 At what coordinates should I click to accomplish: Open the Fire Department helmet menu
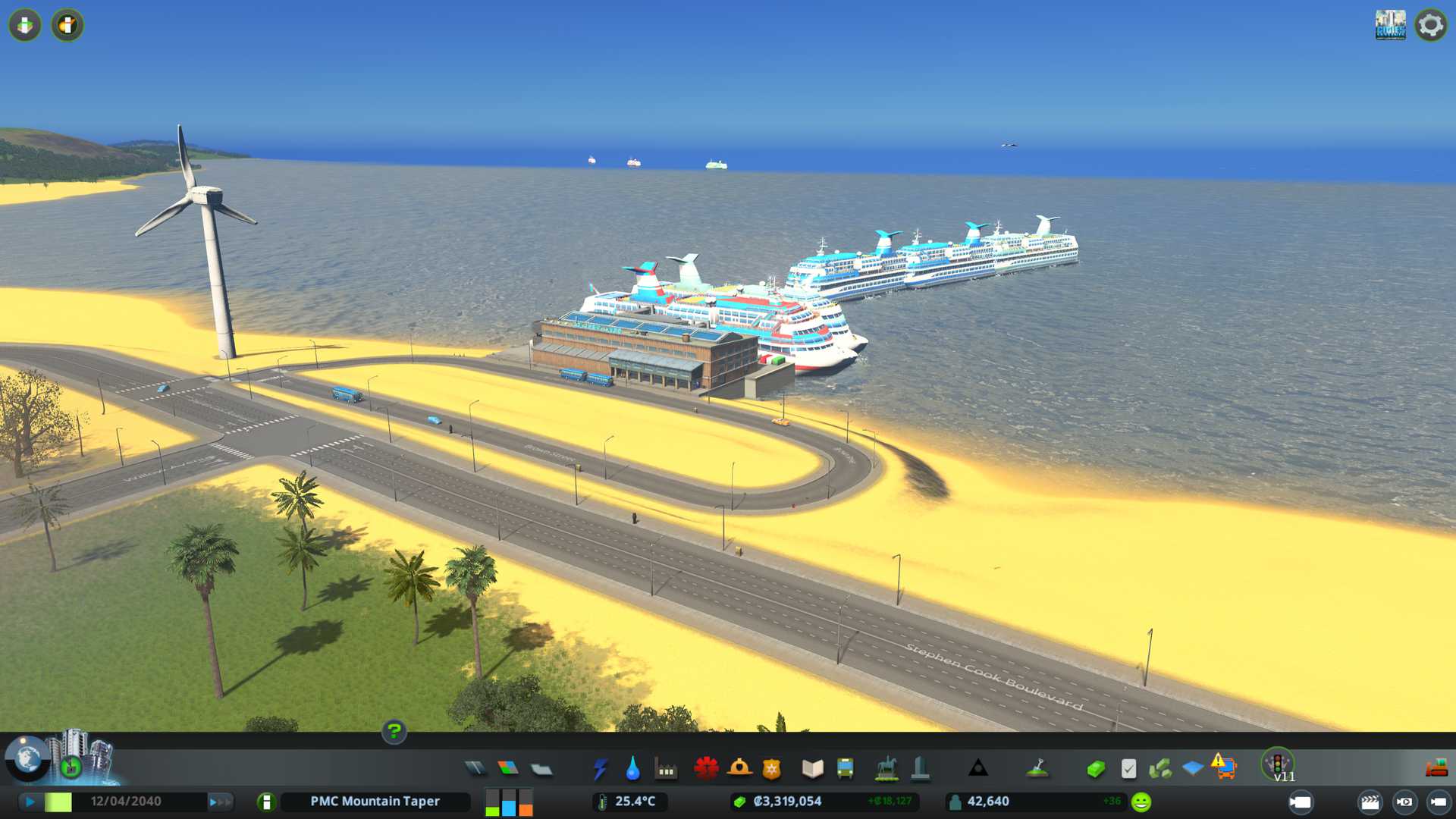click(x=739, y=769)
